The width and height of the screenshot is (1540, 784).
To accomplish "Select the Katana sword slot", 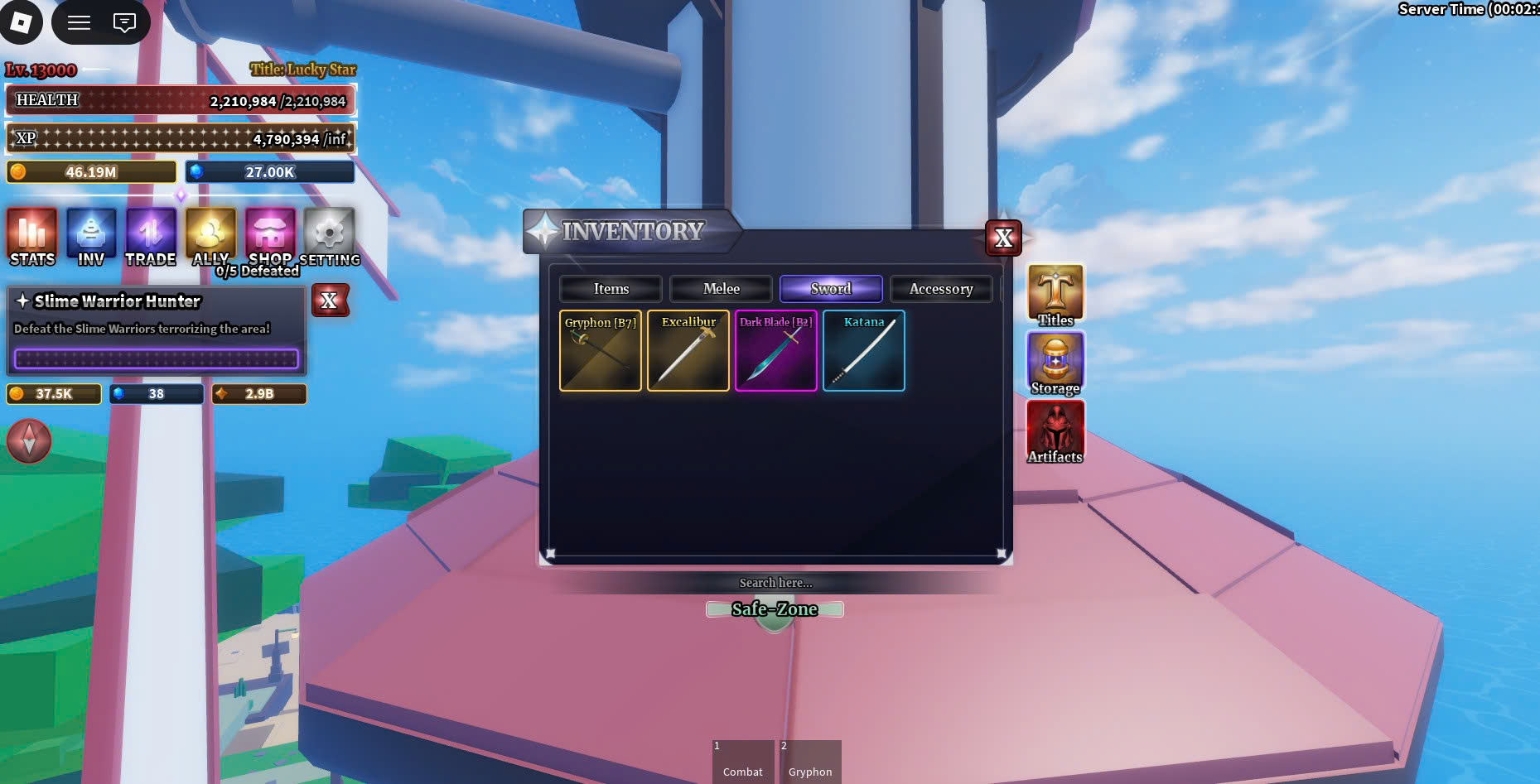I will [x=864, y=351].
